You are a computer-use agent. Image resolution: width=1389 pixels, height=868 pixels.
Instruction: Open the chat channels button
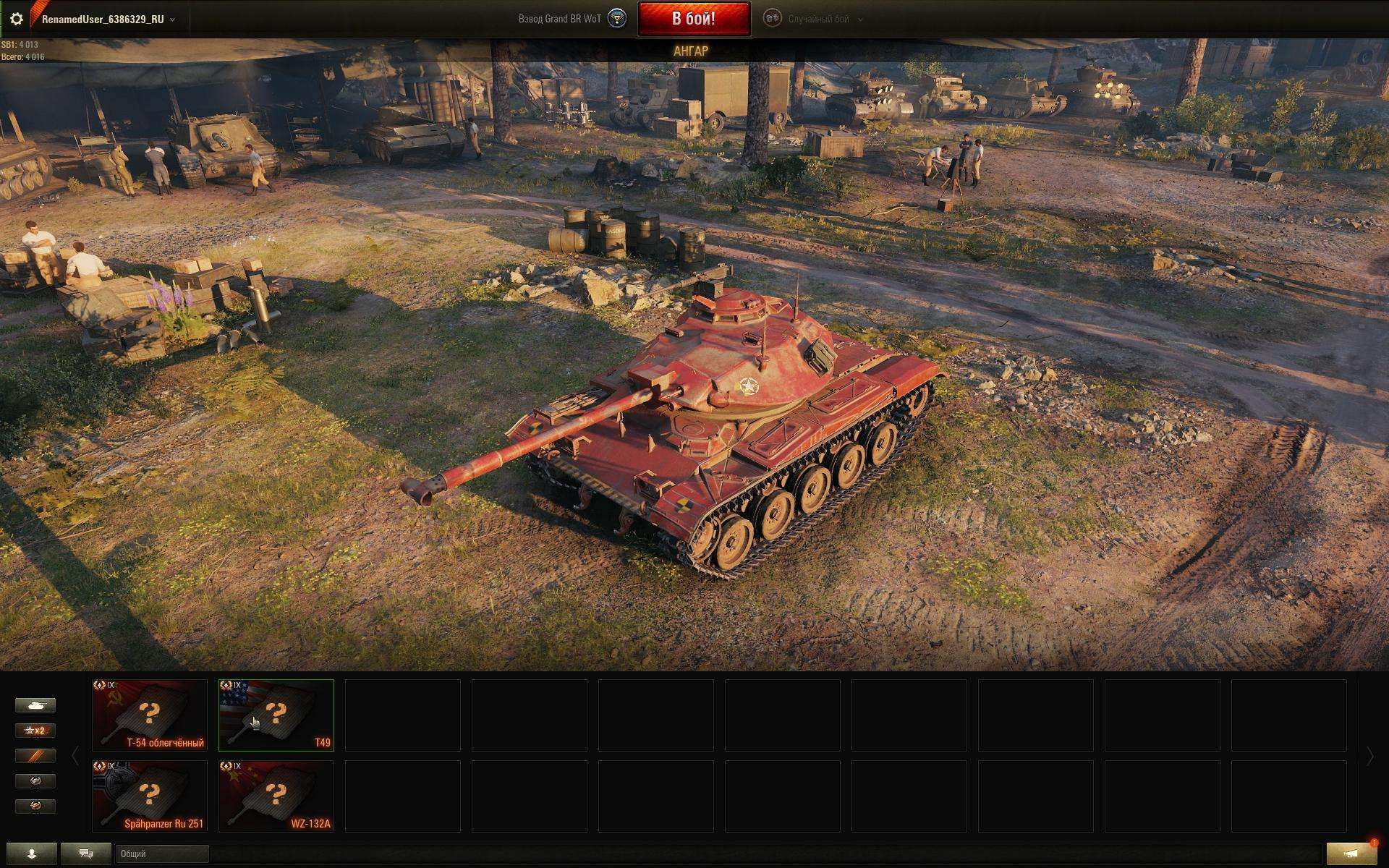click(86, 854)
